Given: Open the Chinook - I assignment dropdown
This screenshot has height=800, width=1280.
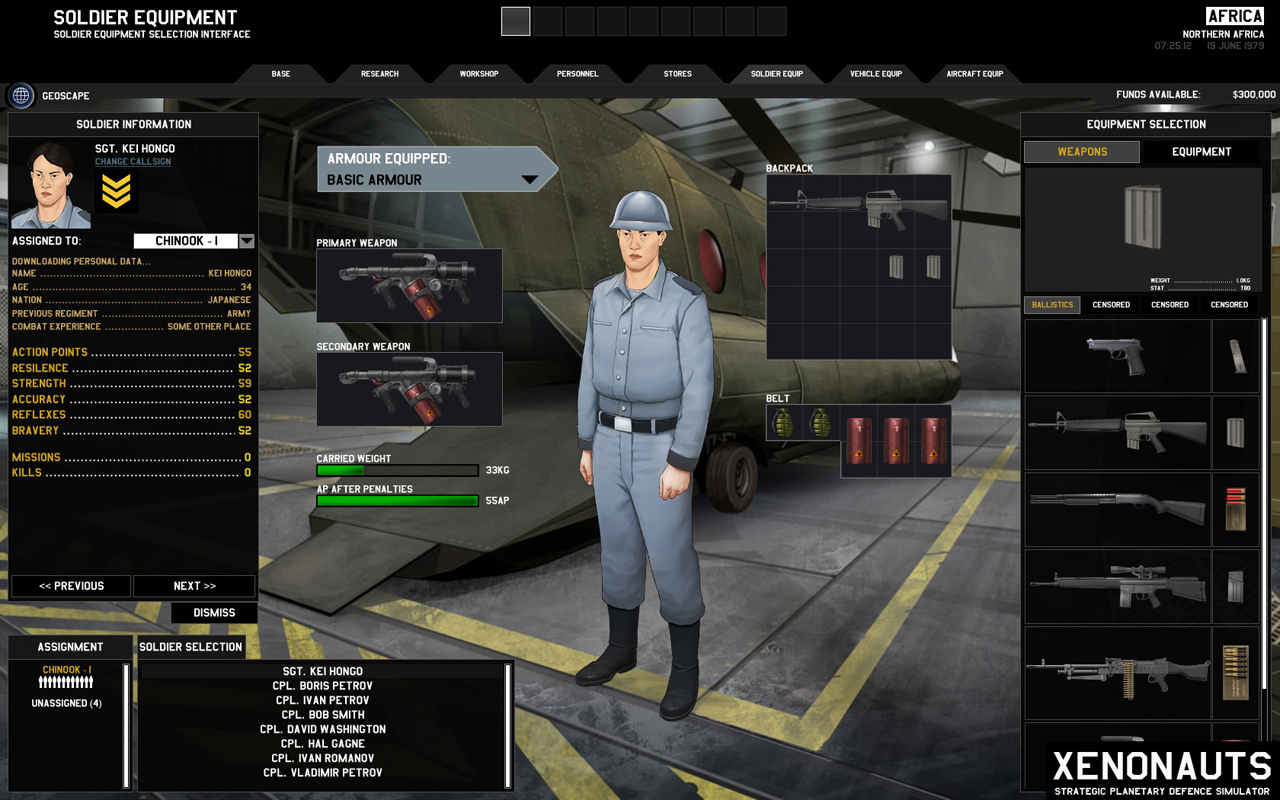Looking at the screenshot, I should point(186,240).
